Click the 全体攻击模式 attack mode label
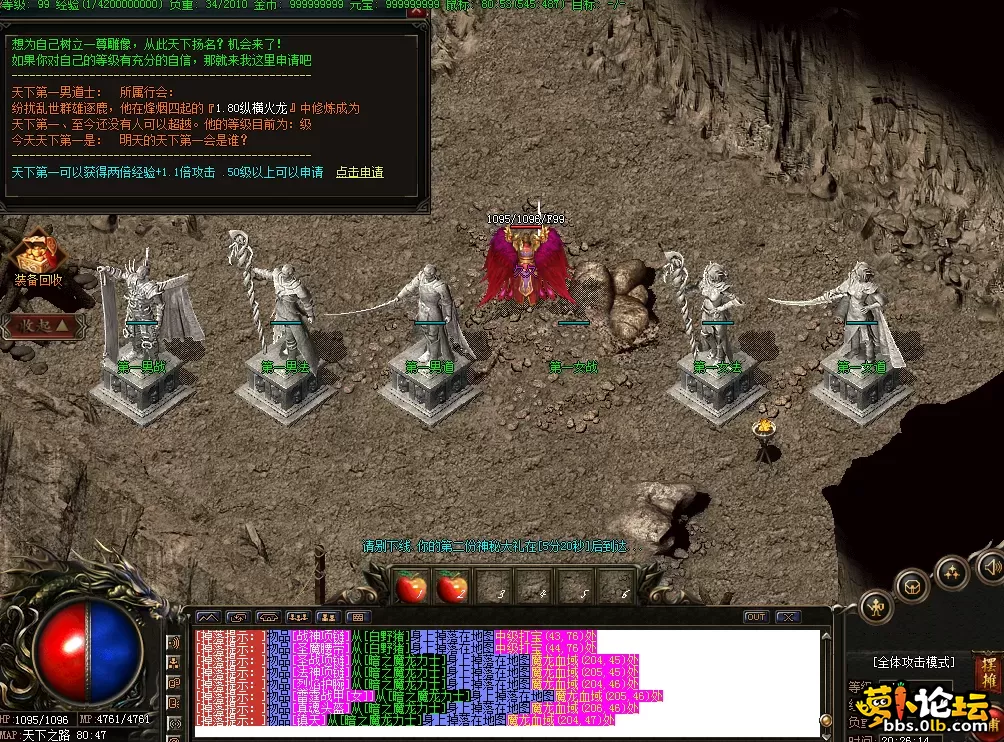This screenshot has height=742, width=1004. click(x=914, y=662)
